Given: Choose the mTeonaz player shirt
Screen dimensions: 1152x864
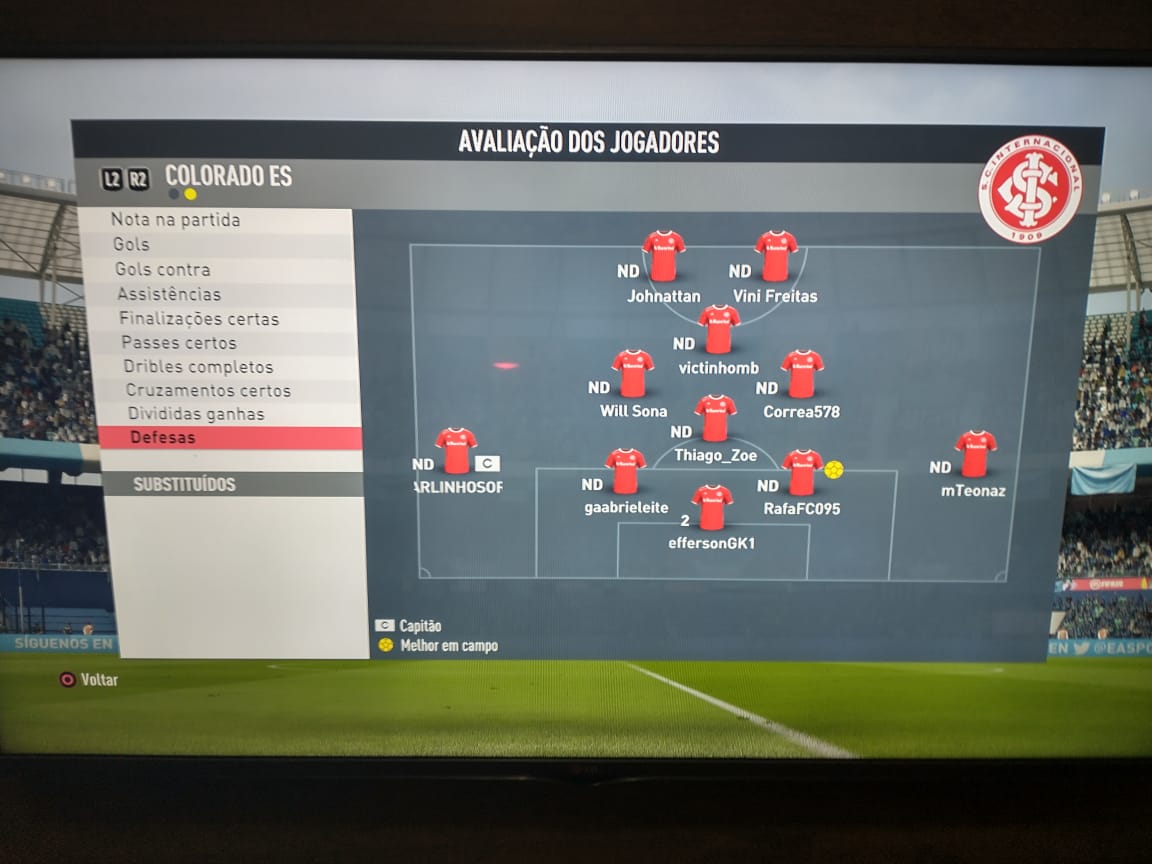Looking at the screenshot, I should [x=975, y=453].
